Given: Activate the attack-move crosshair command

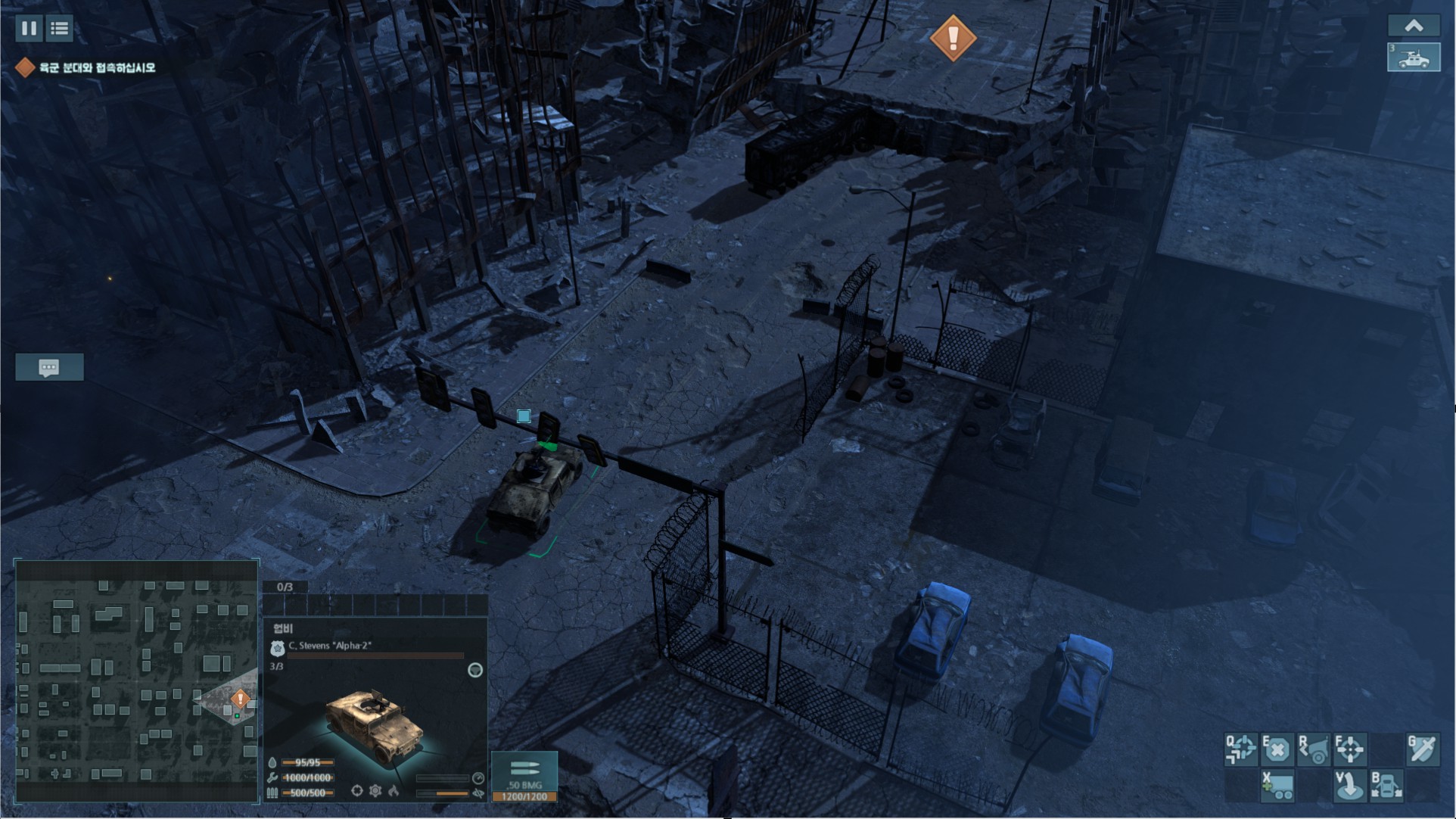Looking at the screenshot, I should (1241, 749).
